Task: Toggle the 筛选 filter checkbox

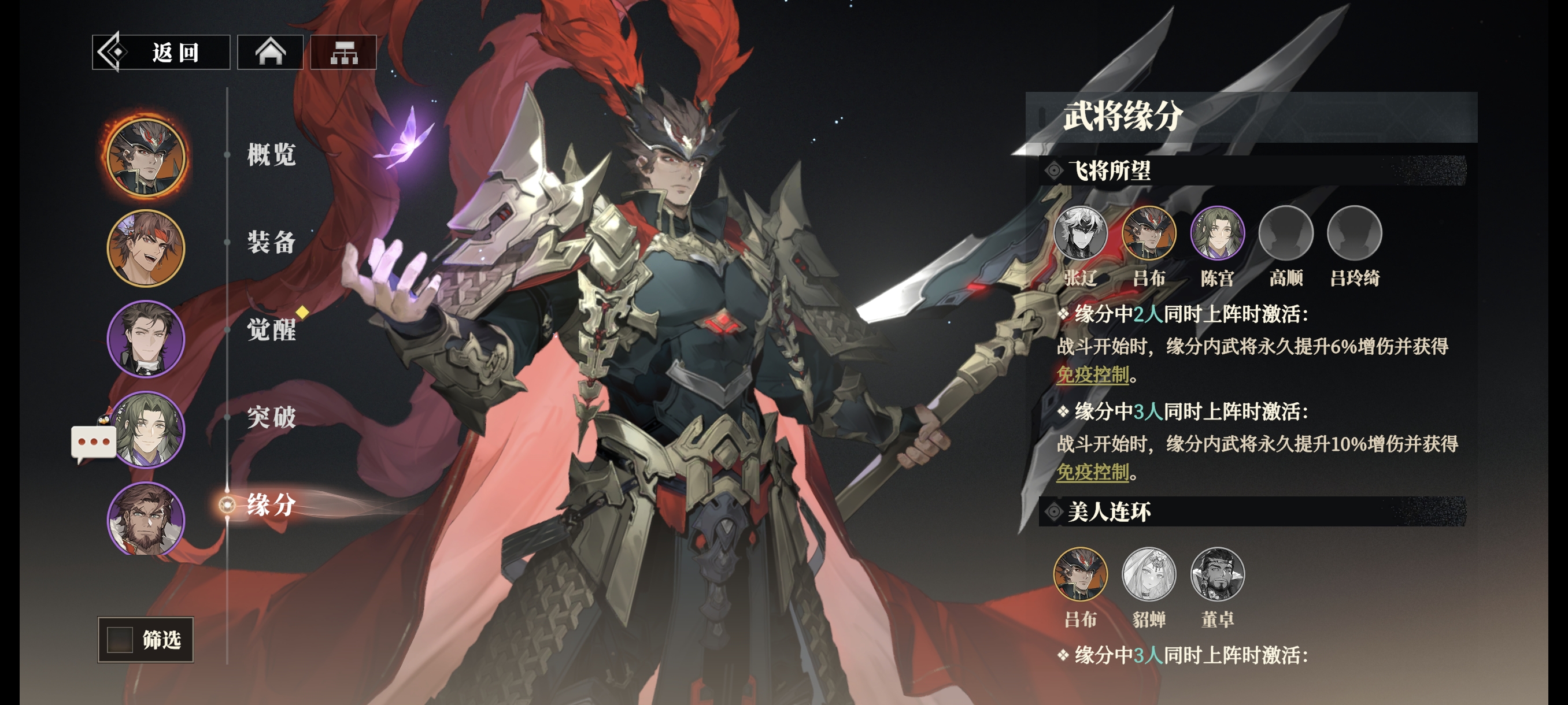Action: pos(120,639)
